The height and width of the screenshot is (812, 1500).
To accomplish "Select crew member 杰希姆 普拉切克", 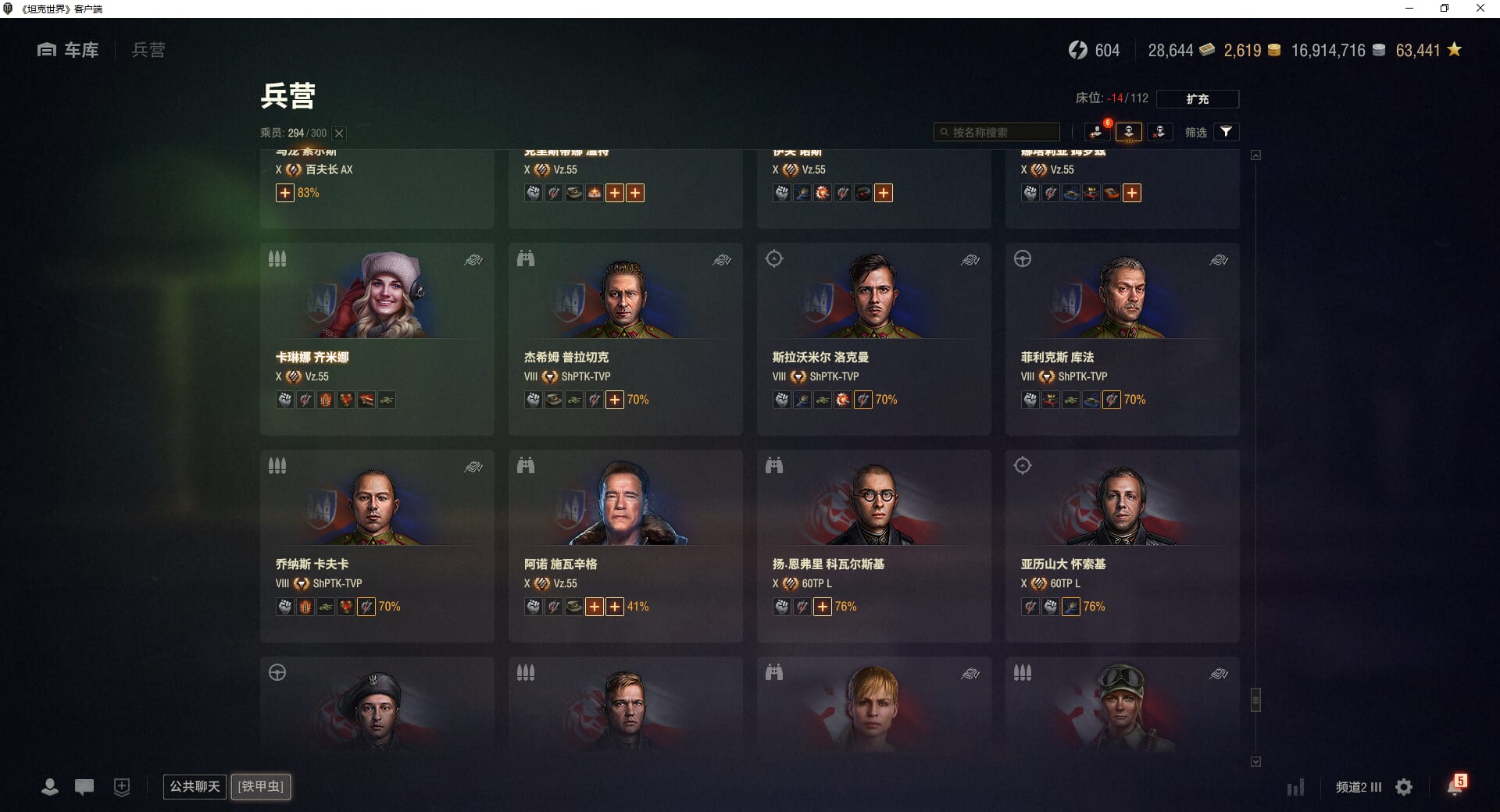I will tap(625, 338).
